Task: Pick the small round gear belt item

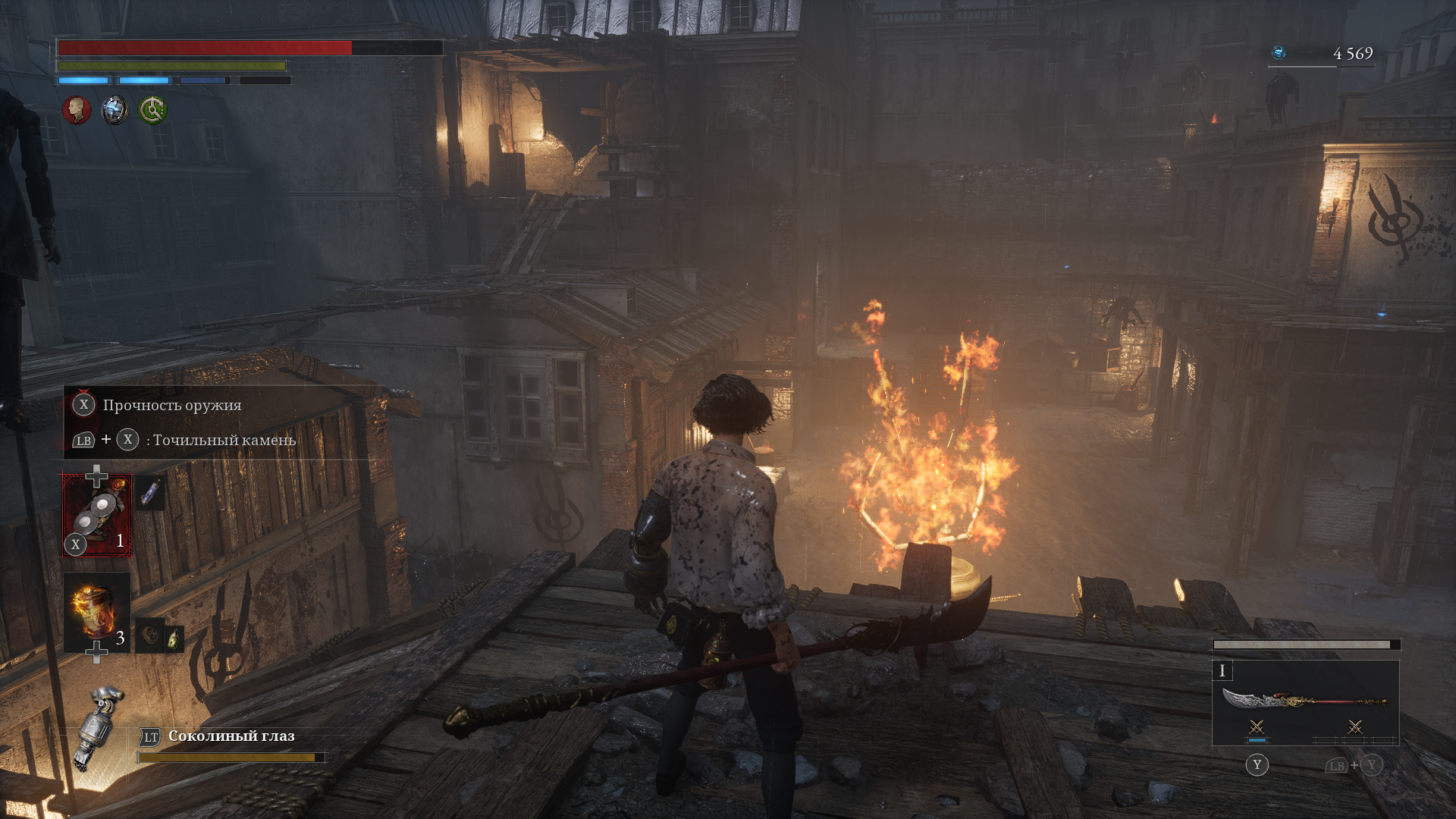Action: 152,637
